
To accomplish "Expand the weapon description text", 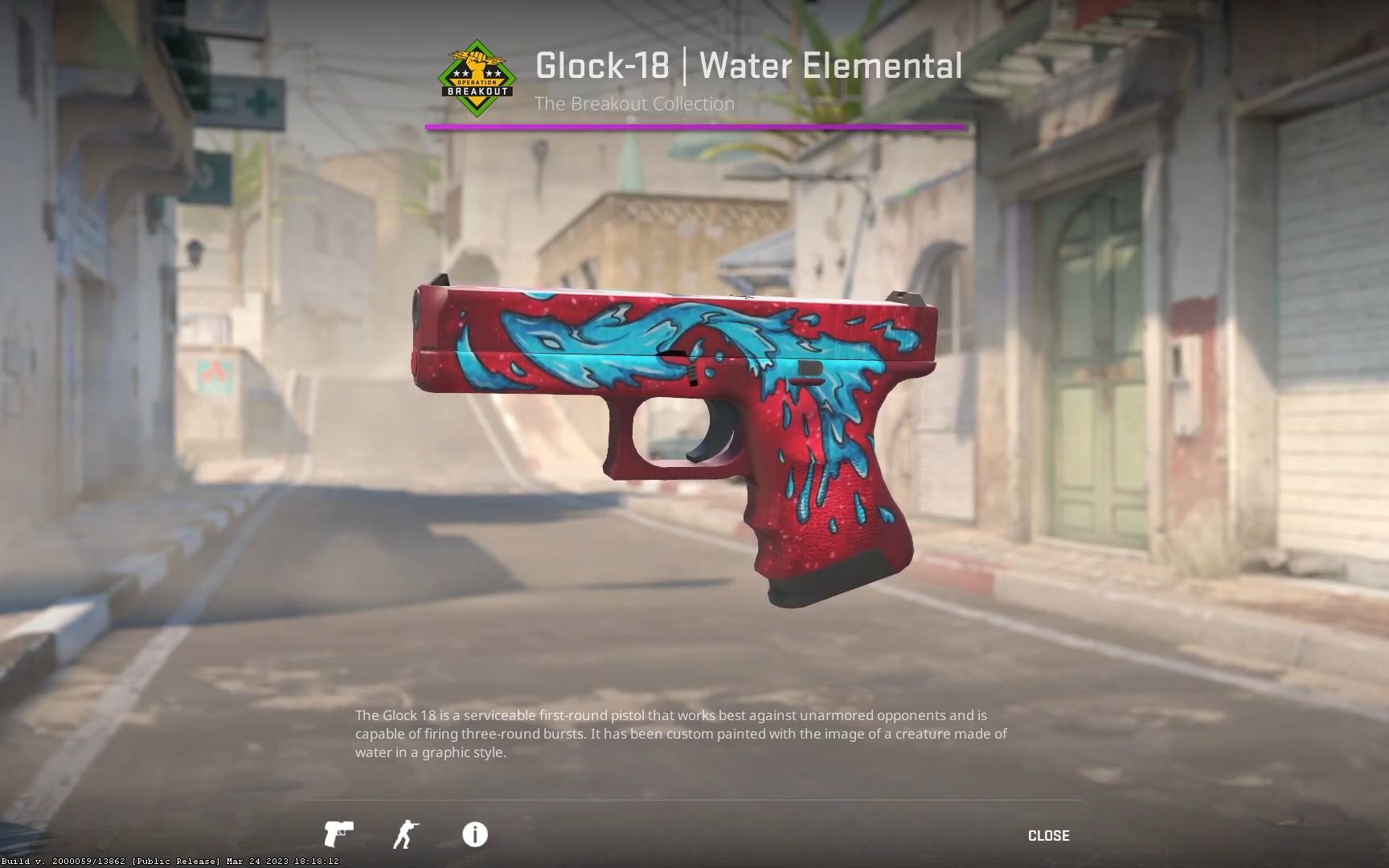I will tap(680, 734).
